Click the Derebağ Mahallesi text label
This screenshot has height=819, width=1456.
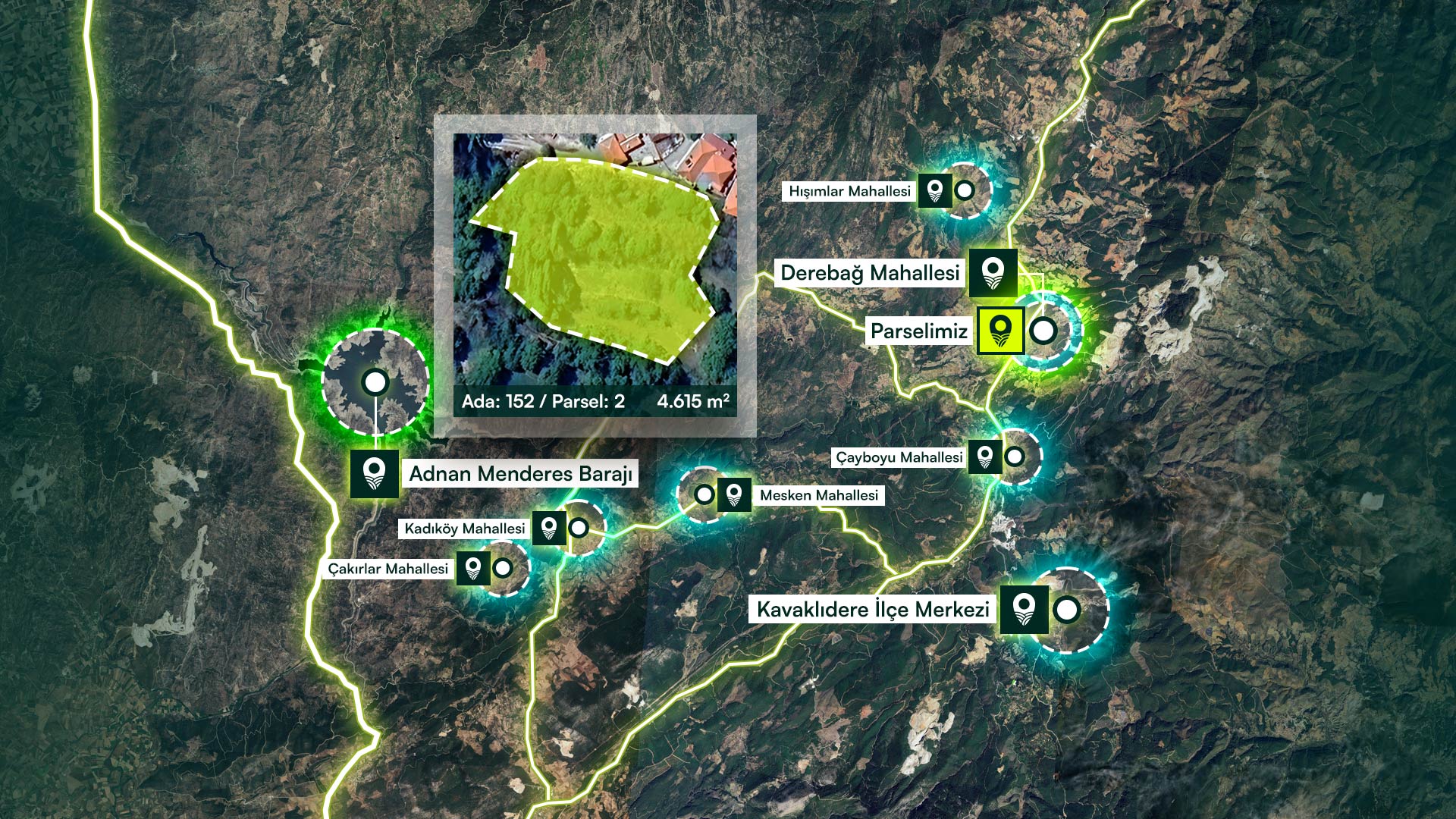point(870,273)
